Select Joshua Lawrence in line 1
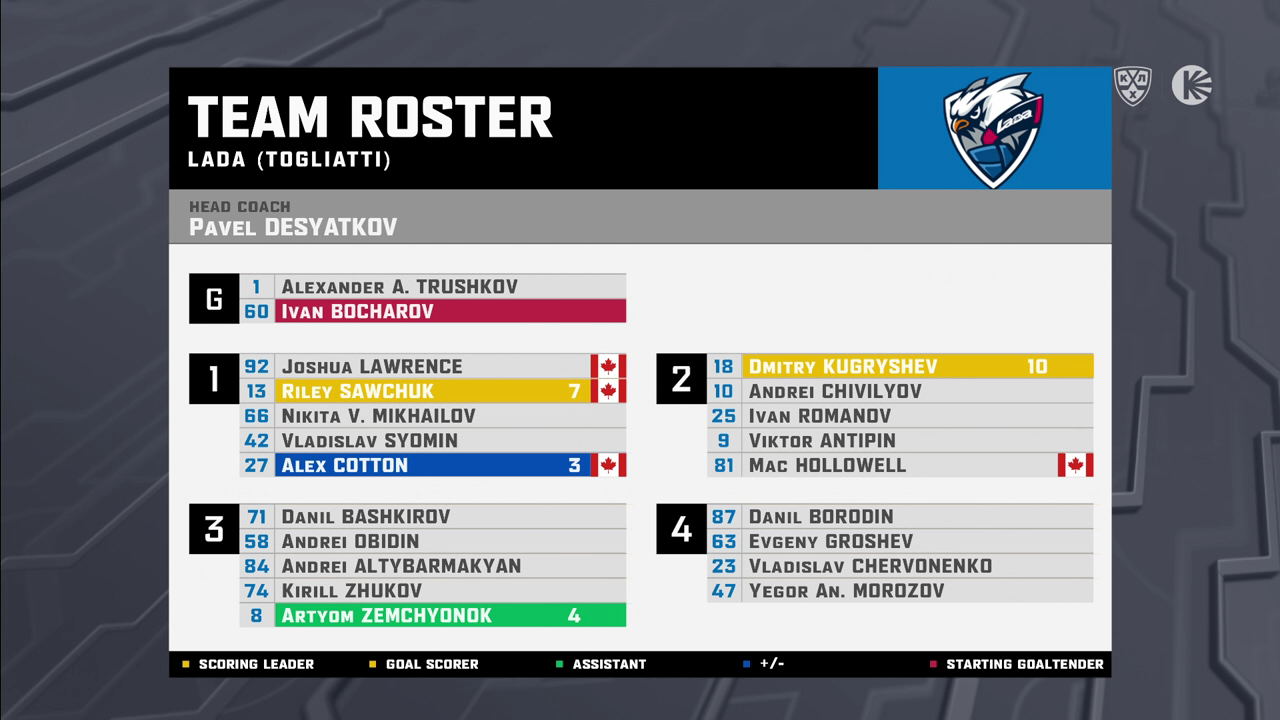 pyautogui.click(x=432, y=366)
